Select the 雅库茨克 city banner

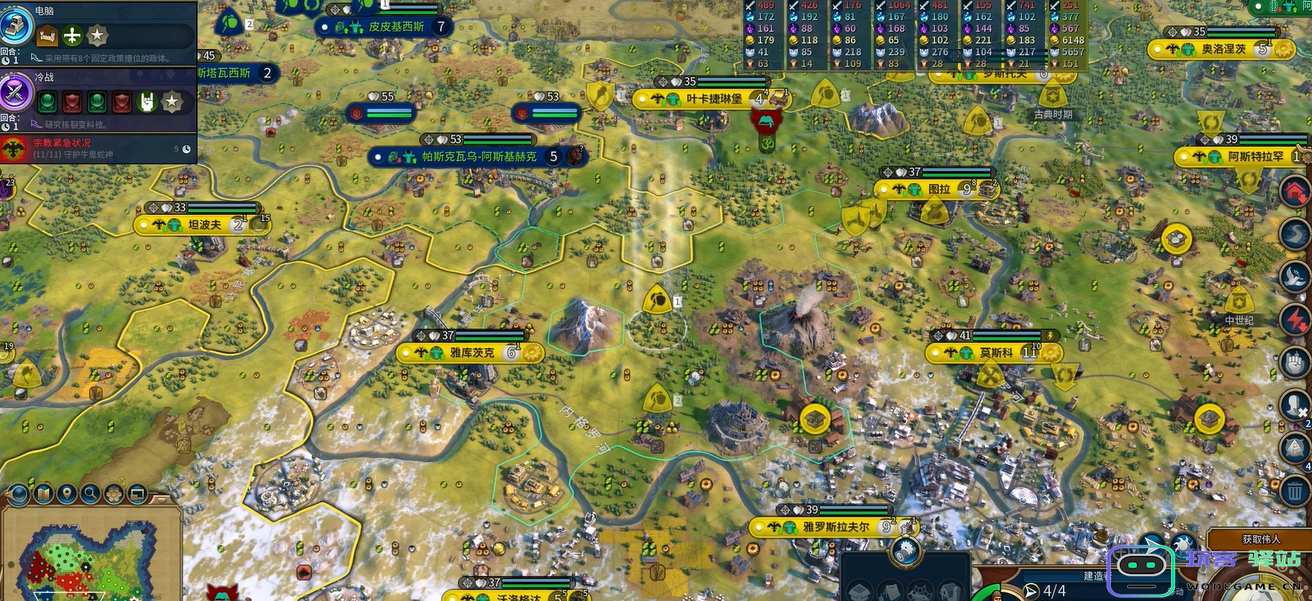point(470,353)
